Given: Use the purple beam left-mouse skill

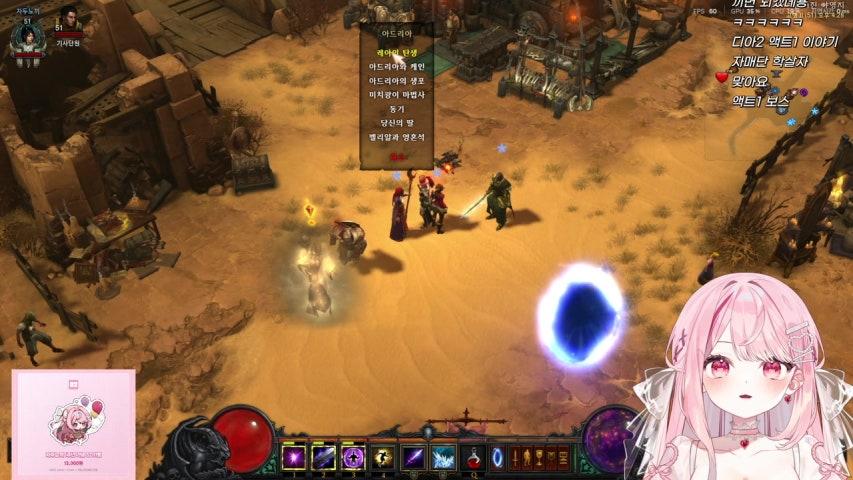Looking at the screenshot, I should click(x=413, y=458).
